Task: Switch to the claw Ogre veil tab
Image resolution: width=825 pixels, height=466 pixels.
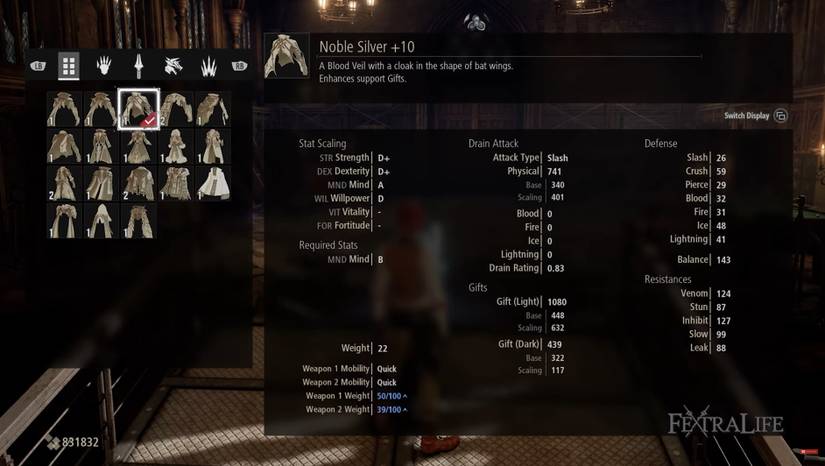Action: click(104, 66)
